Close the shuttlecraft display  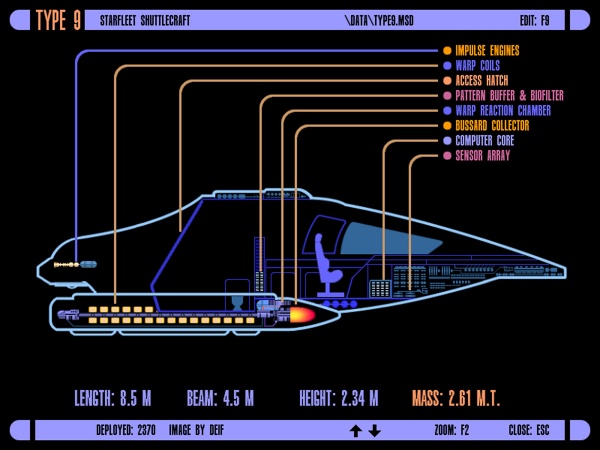529,431
